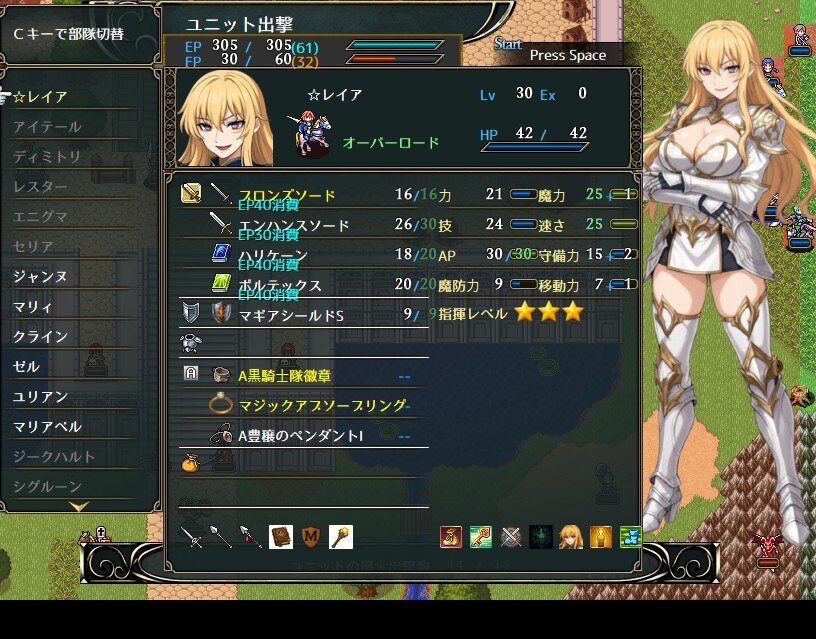Pick レスター in the roster

[41, 187]
